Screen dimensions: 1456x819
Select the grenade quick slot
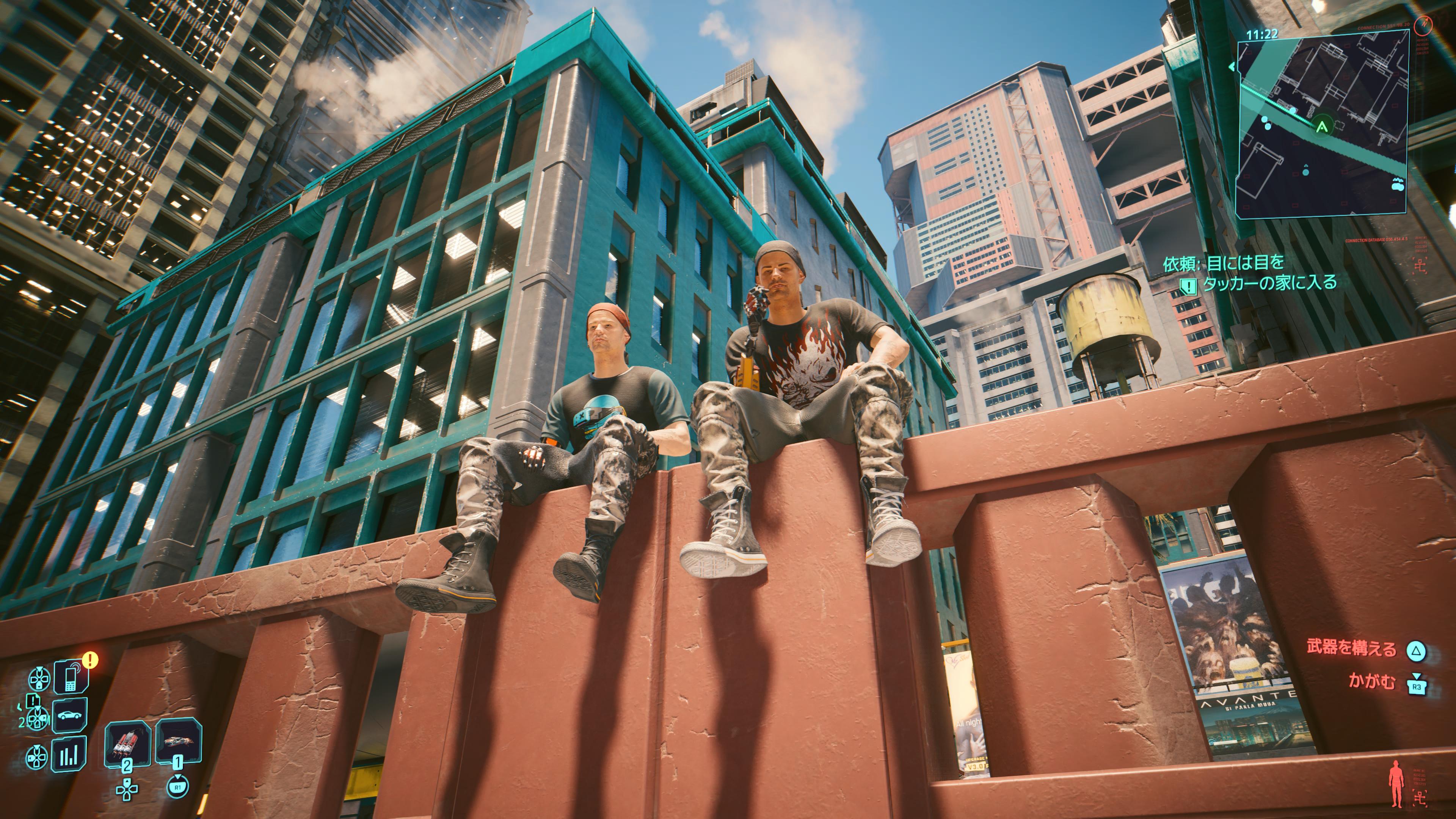(x=128, y=743)
